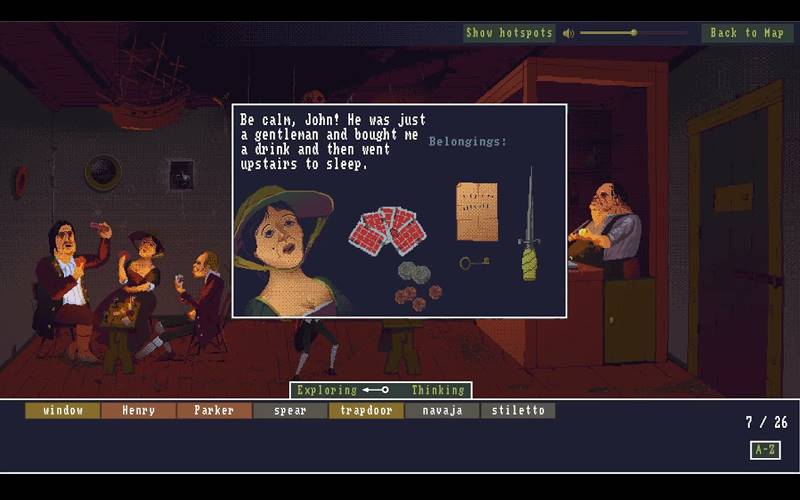This screenshot has height=500, width=800.
Task: Select the "stiletto" word chip
Action: 517,410
